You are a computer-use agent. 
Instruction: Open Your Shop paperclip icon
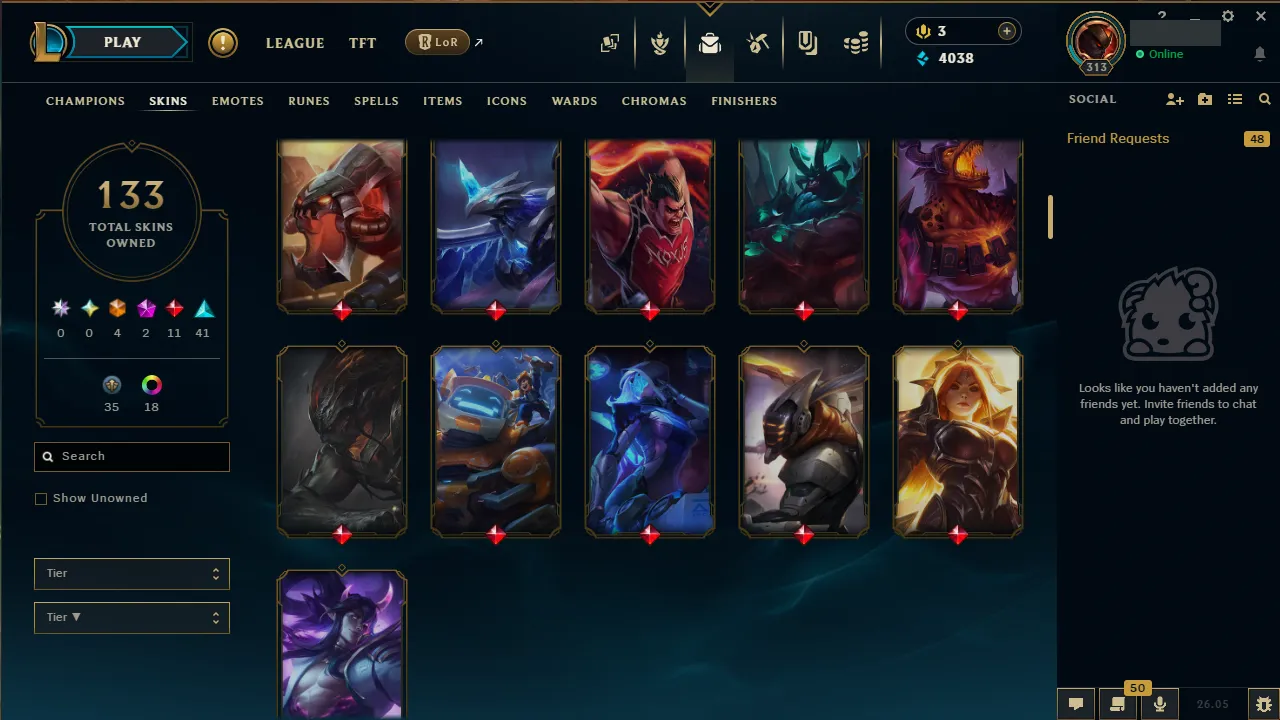(807, 43)
